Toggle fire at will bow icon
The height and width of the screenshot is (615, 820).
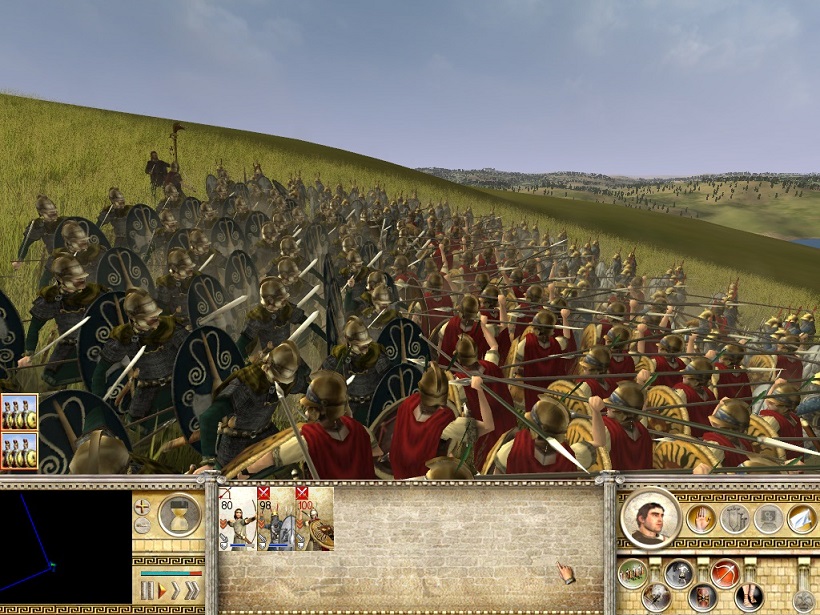click(725, 573)
